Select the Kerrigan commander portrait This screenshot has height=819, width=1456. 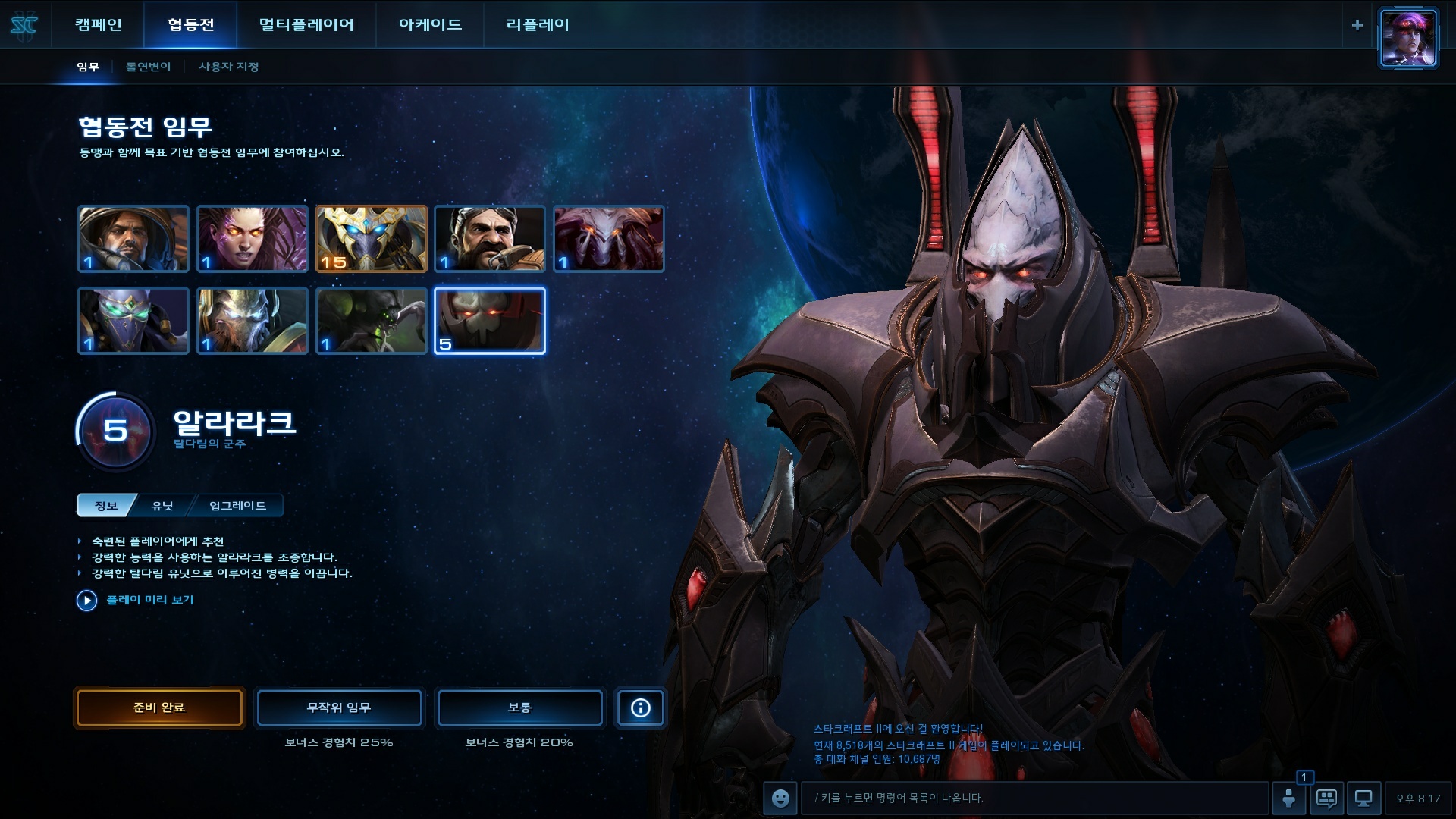(x=253, y=239)
